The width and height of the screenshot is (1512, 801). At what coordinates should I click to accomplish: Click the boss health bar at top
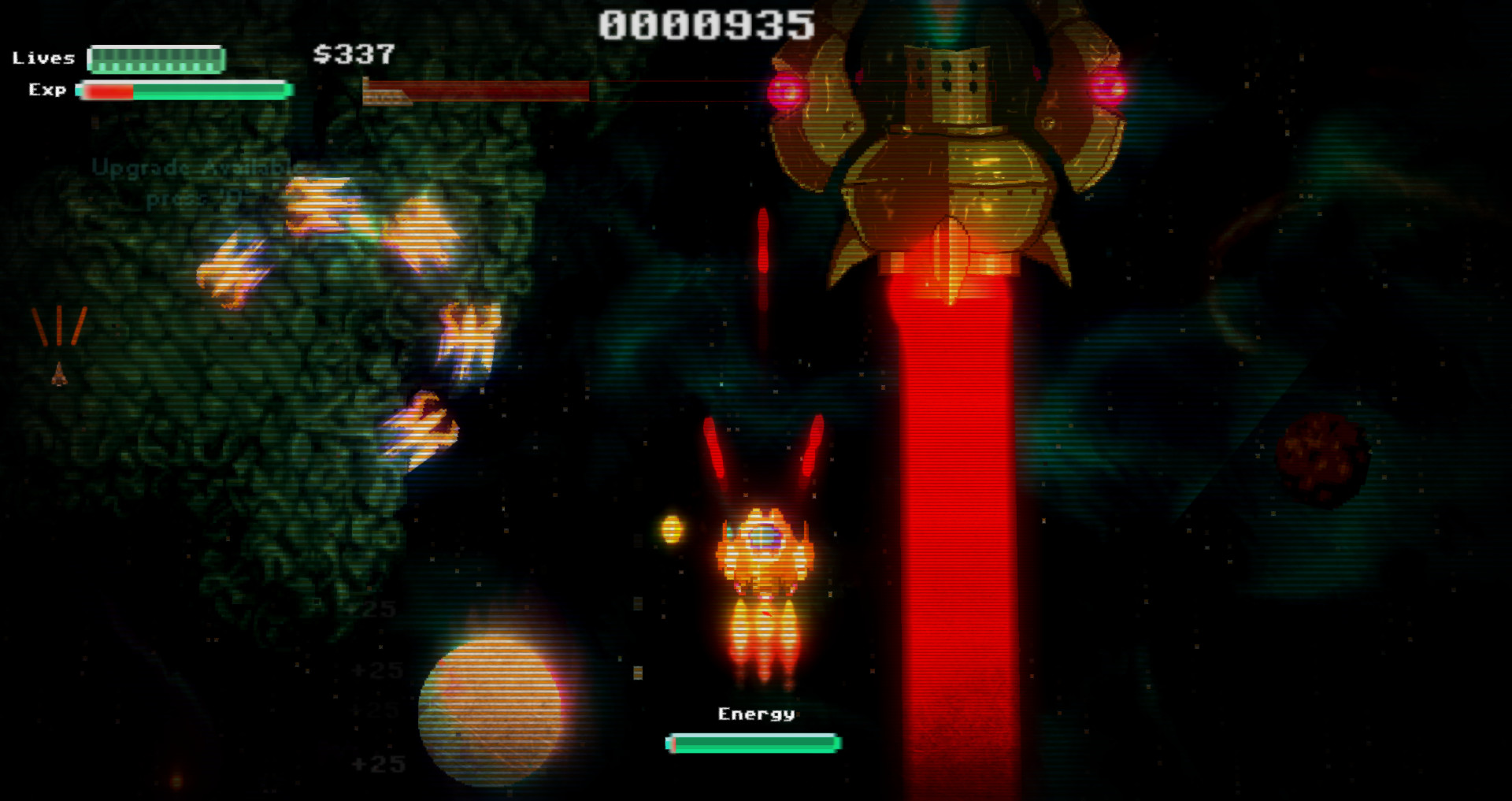point(480,92)
